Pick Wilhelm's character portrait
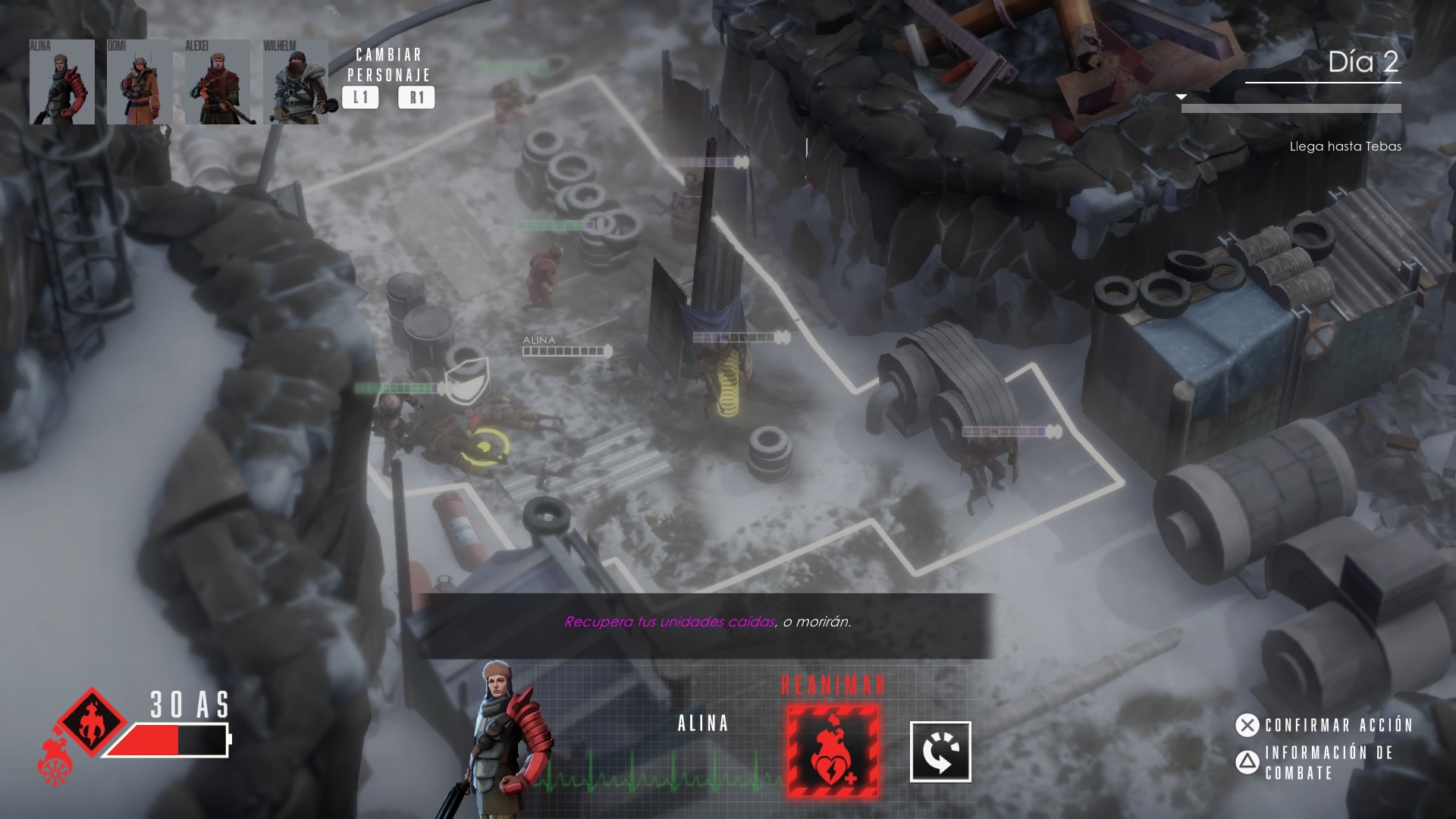1456x819 pixels. point(296,82)
